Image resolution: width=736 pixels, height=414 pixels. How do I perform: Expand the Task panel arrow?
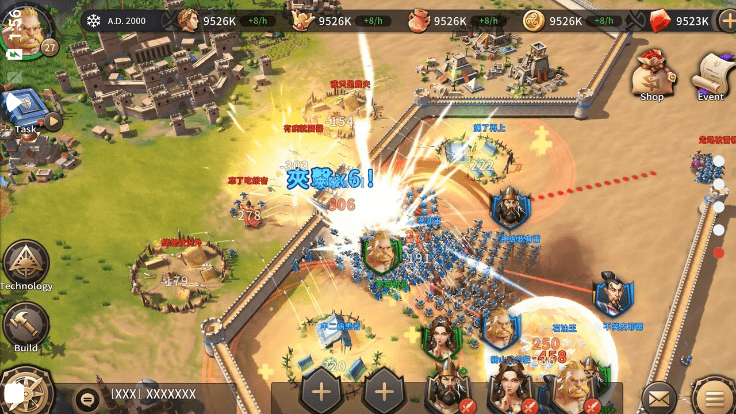coord(52,122)
